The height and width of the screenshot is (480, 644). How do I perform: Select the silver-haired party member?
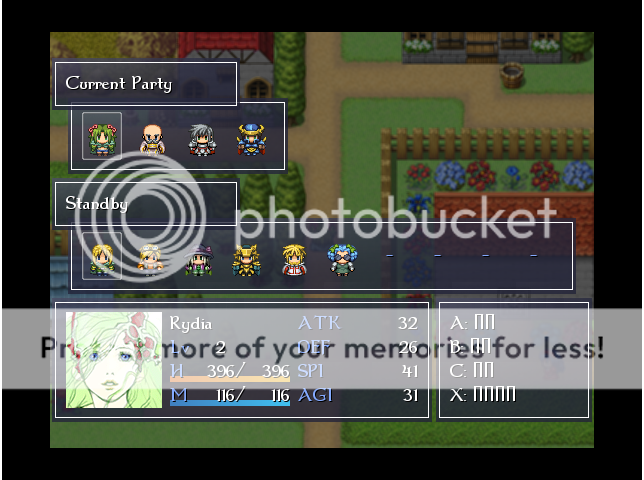point(201,140)
